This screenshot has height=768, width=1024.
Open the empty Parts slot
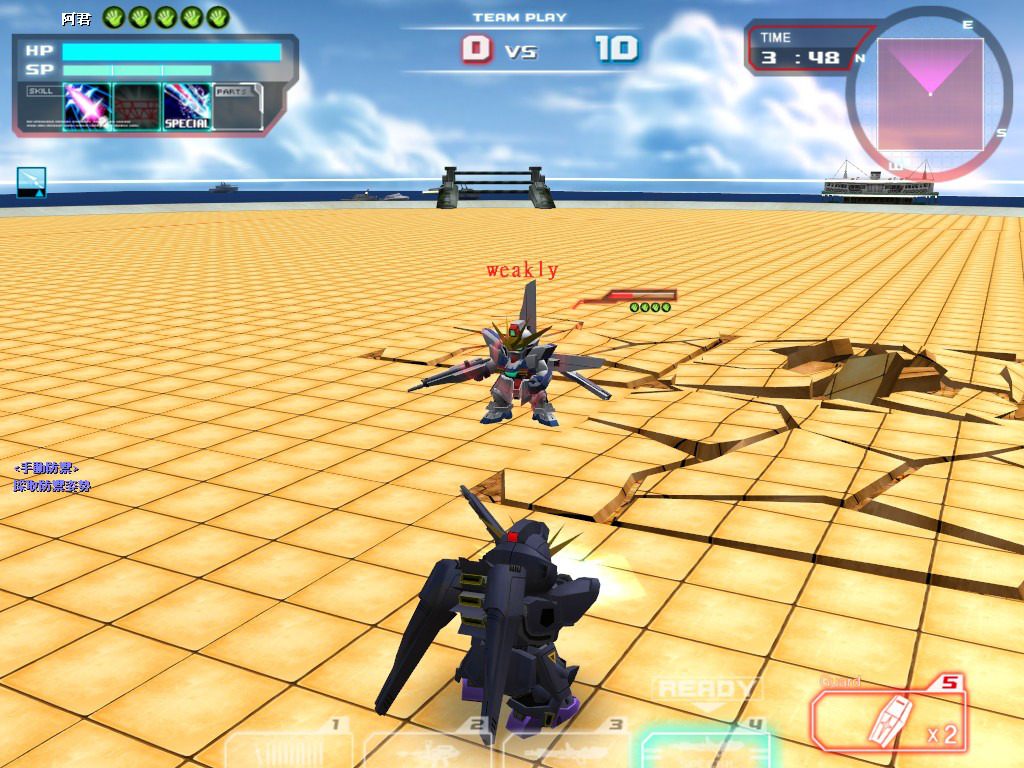click(x=237, y=108)
